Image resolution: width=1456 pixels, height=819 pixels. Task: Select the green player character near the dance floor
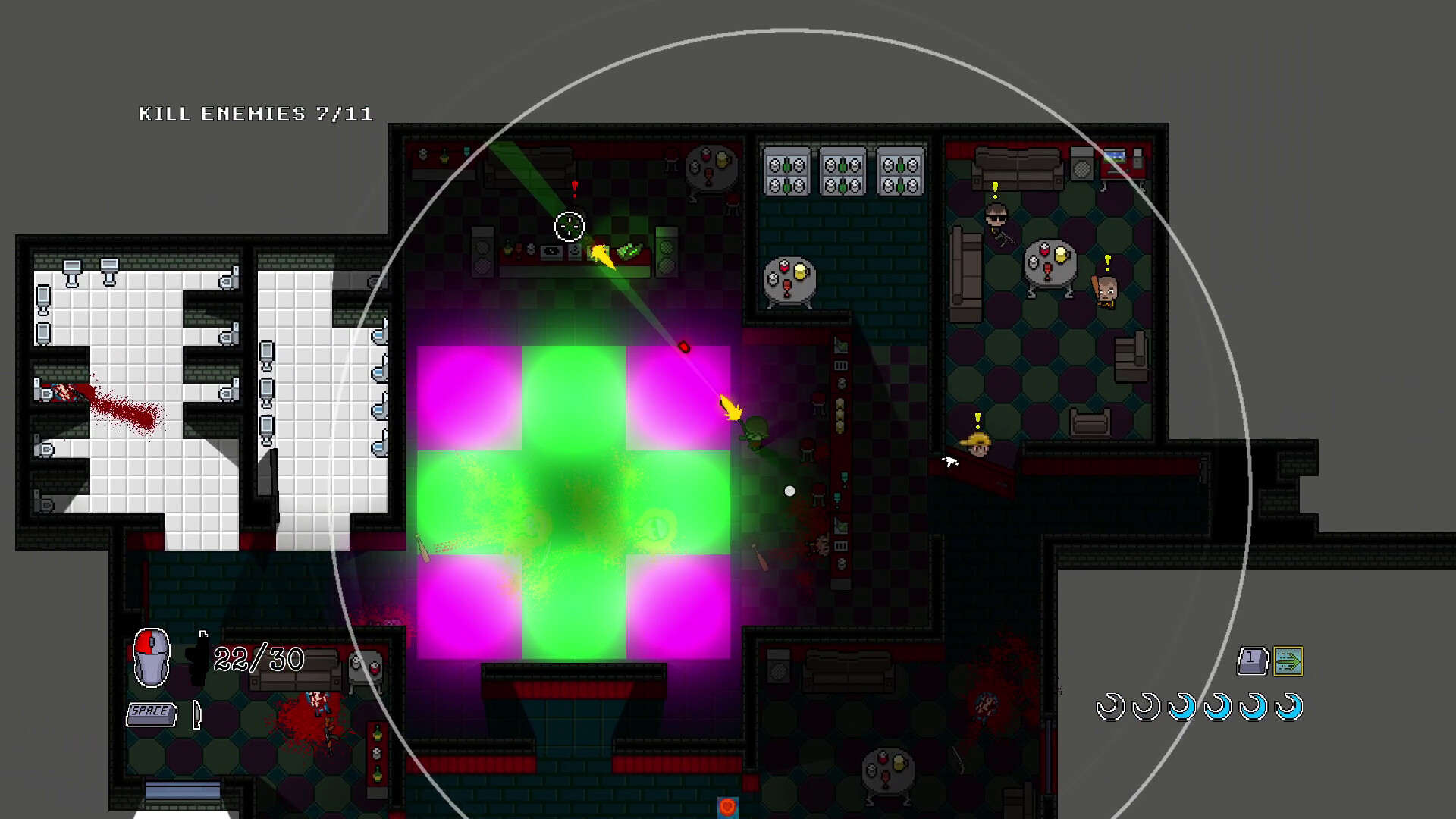coord(755,436)
